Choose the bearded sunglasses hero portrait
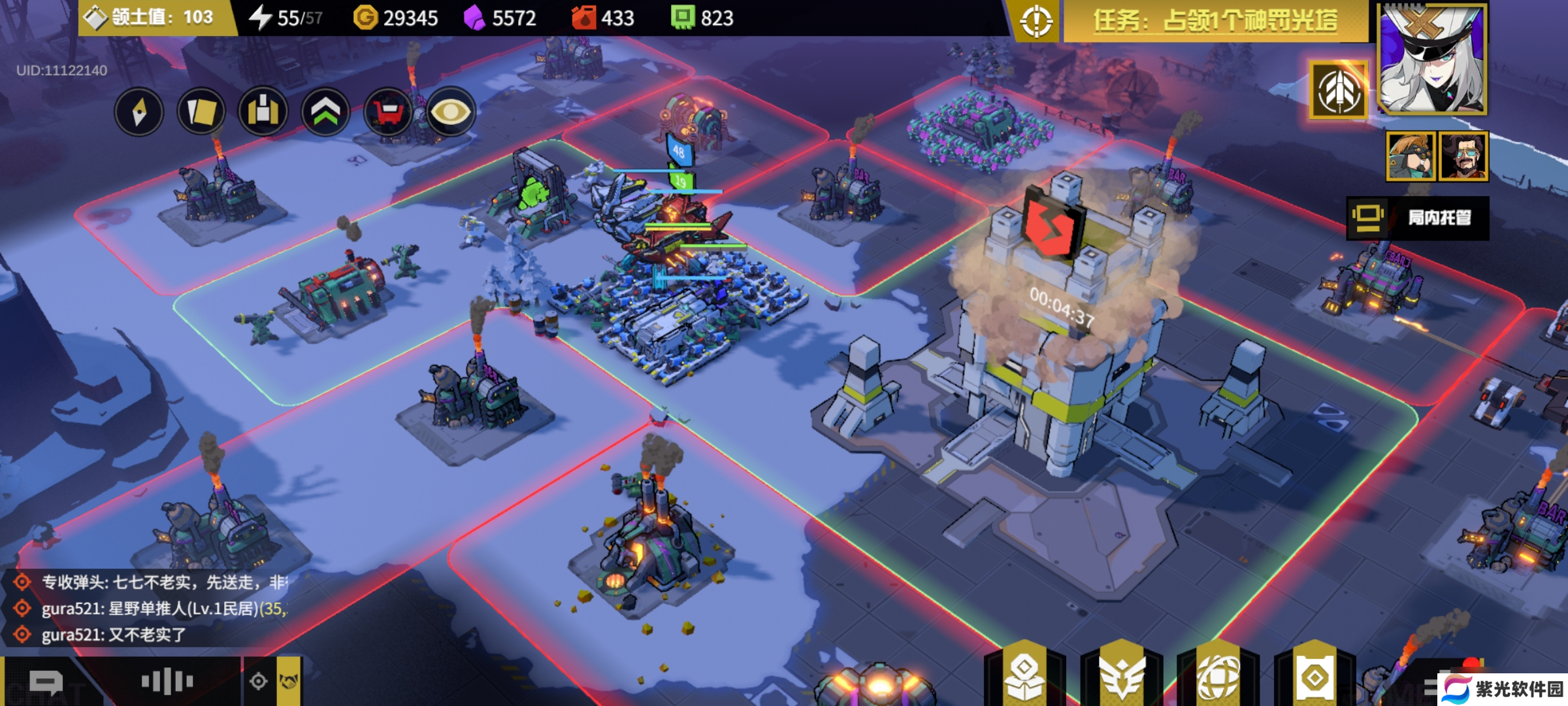The image size is (1568, 706). [1463, 156]
